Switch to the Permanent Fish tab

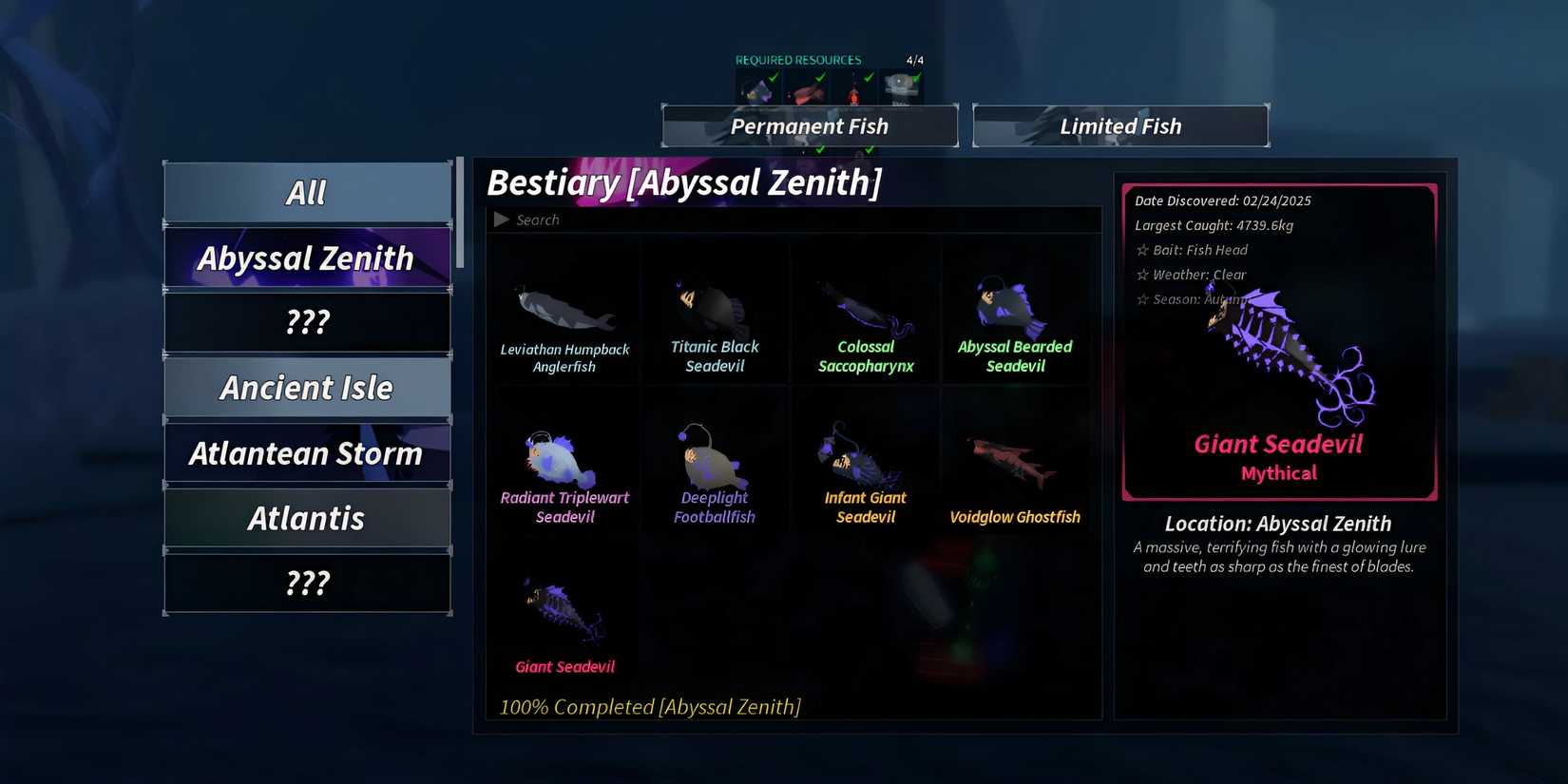pos(809,125)
